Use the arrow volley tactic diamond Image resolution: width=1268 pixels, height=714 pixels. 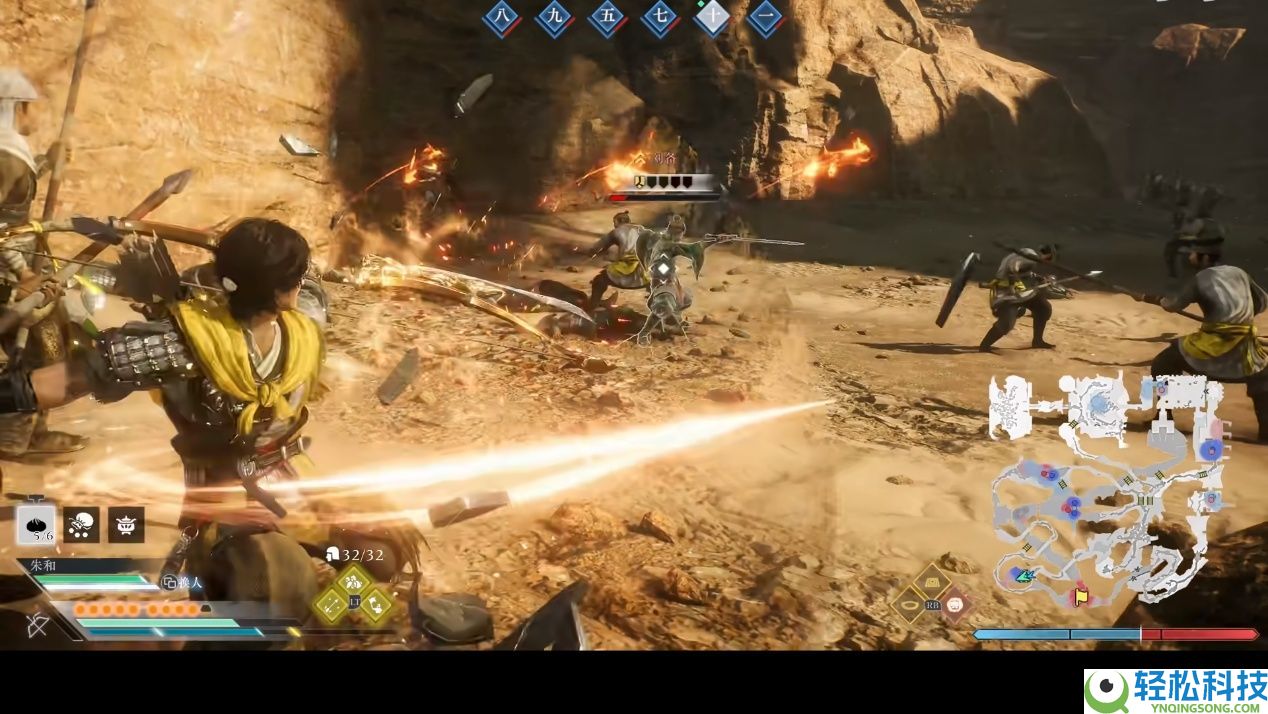[331, 603]
